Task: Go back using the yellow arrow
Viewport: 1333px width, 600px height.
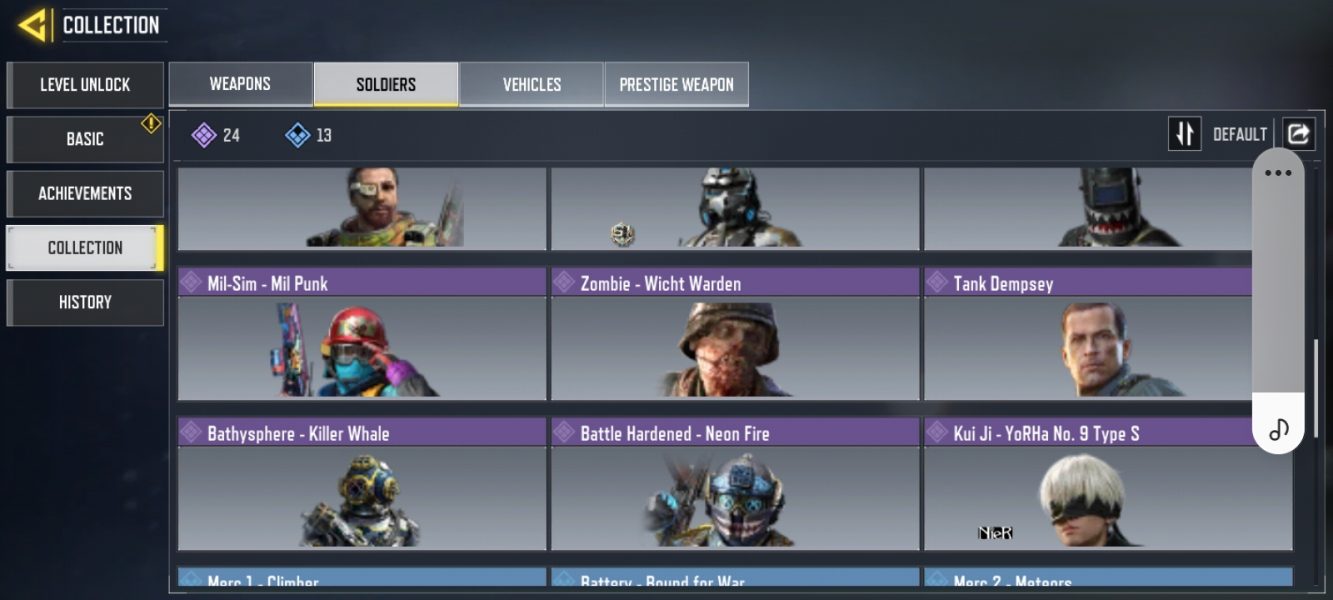Action: pyautogui.click(x=33, y=25)
